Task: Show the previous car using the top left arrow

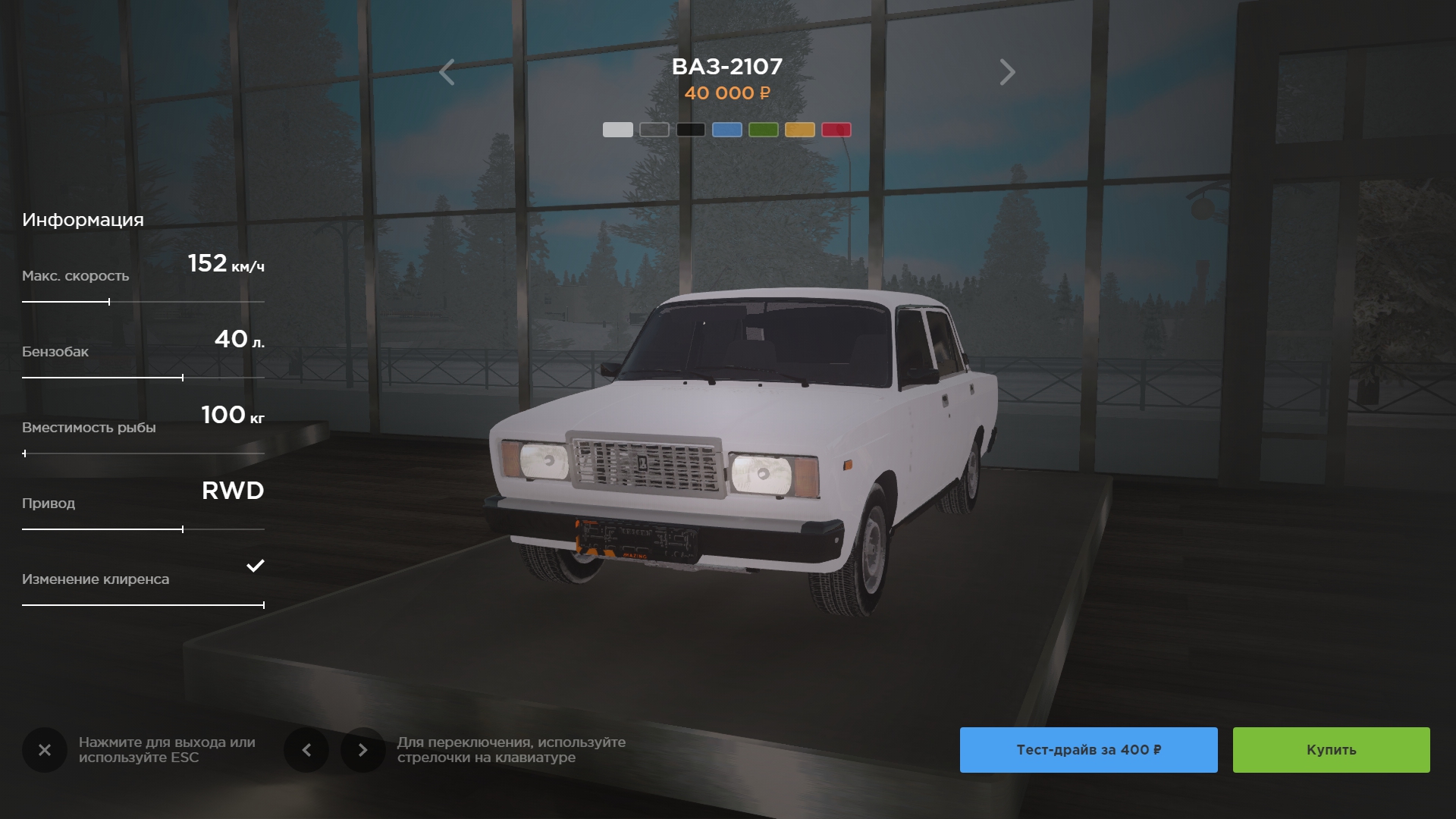Action: pyautogui.click(x=447, y=73)
